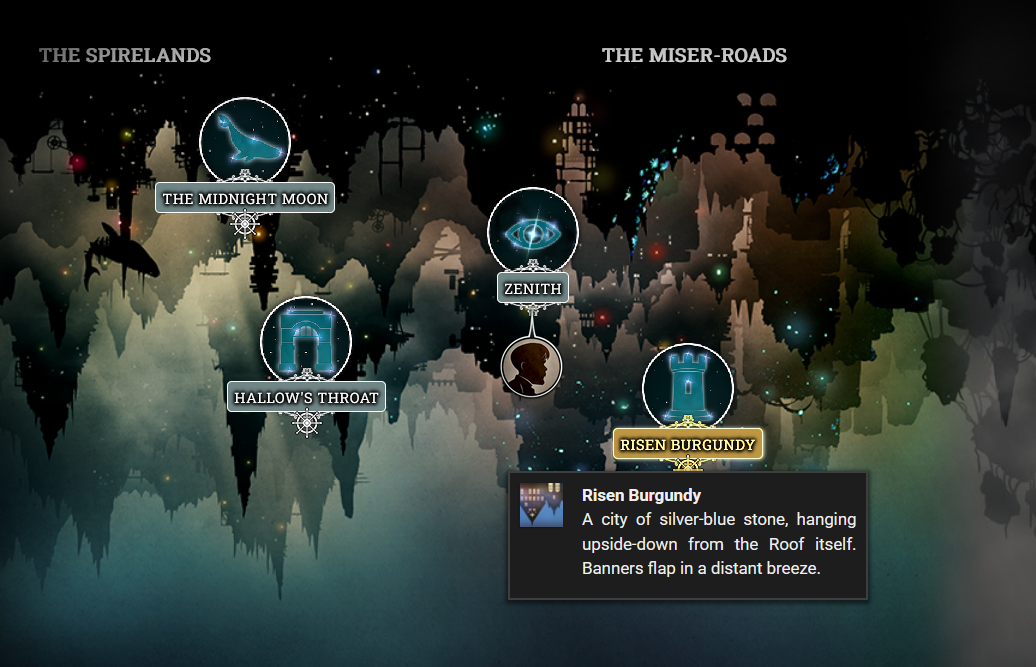Viewport: 1036px width, 667px height.
Task: Click the Risen Burgundy tooltip thumbnail
Action: click(535, 505)
